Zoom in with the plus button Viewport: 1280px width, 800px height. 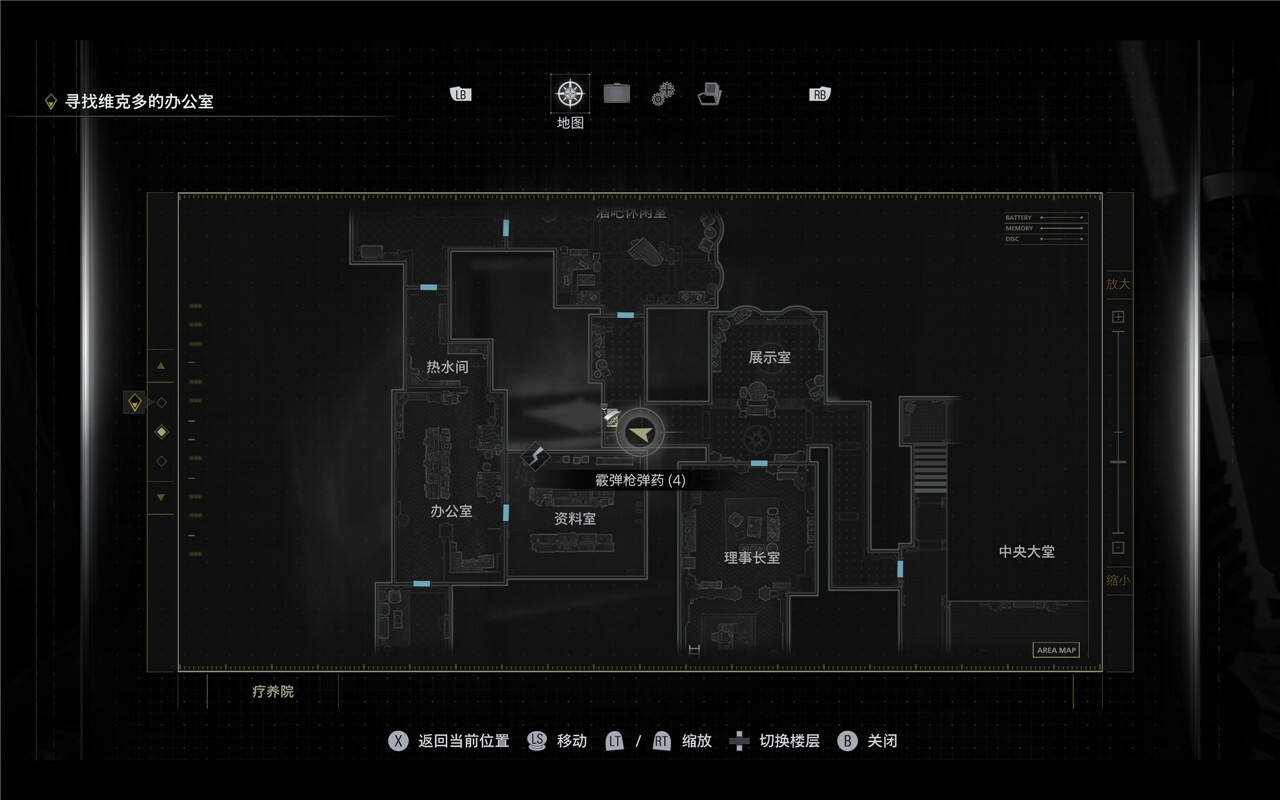tap(1118, 317)
